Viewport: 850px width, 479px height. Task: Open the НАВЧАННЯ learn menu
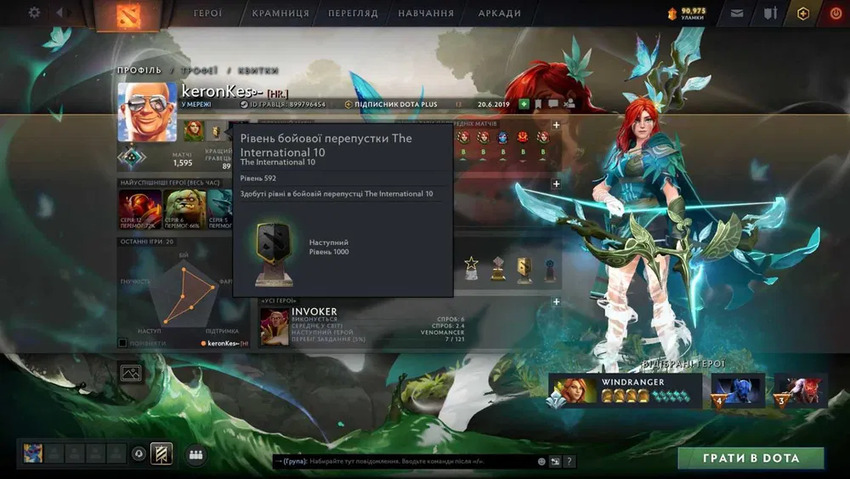coord(426,14)
